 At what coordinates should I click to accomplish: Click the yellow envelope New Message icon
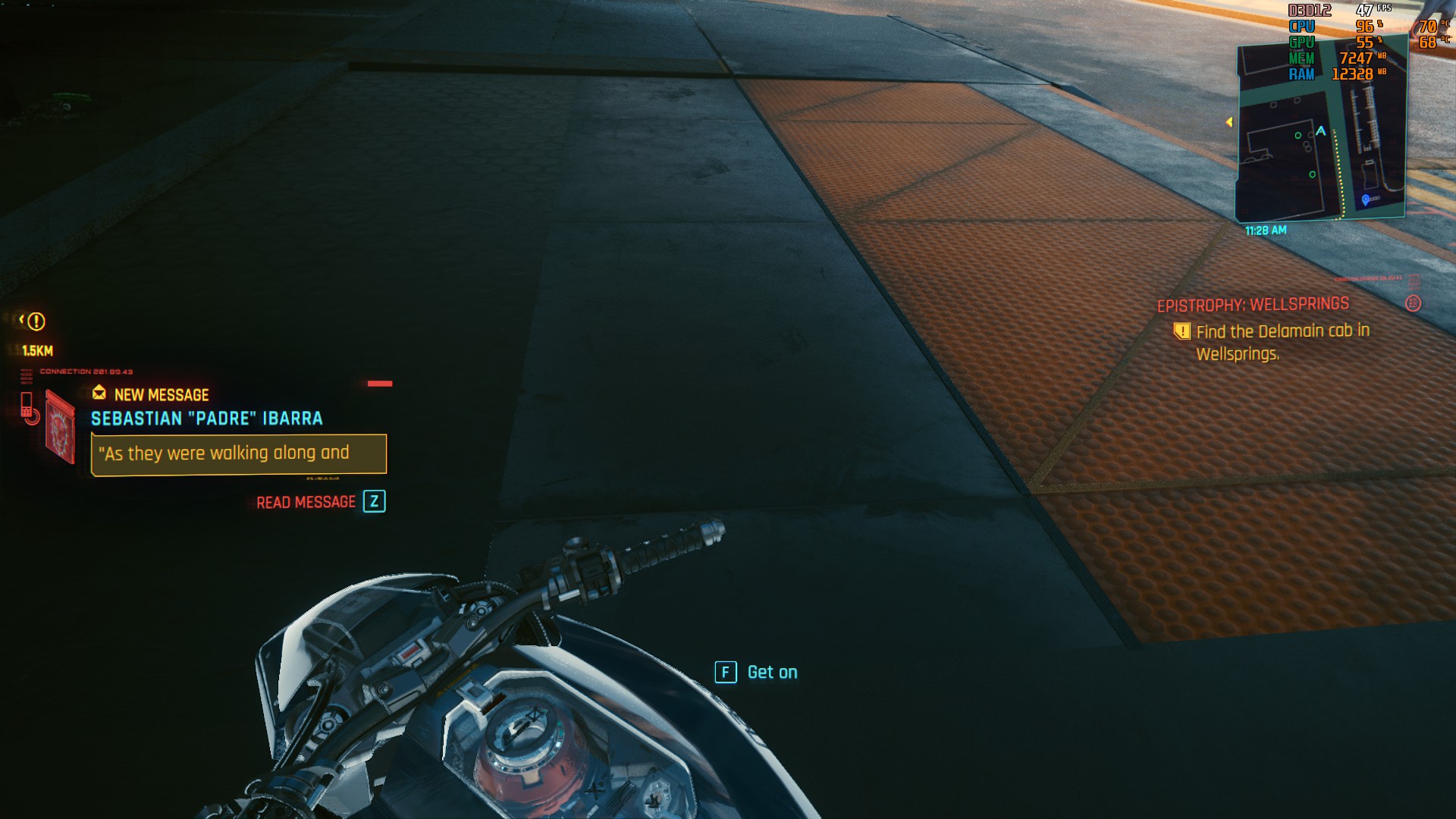point(99,394)
